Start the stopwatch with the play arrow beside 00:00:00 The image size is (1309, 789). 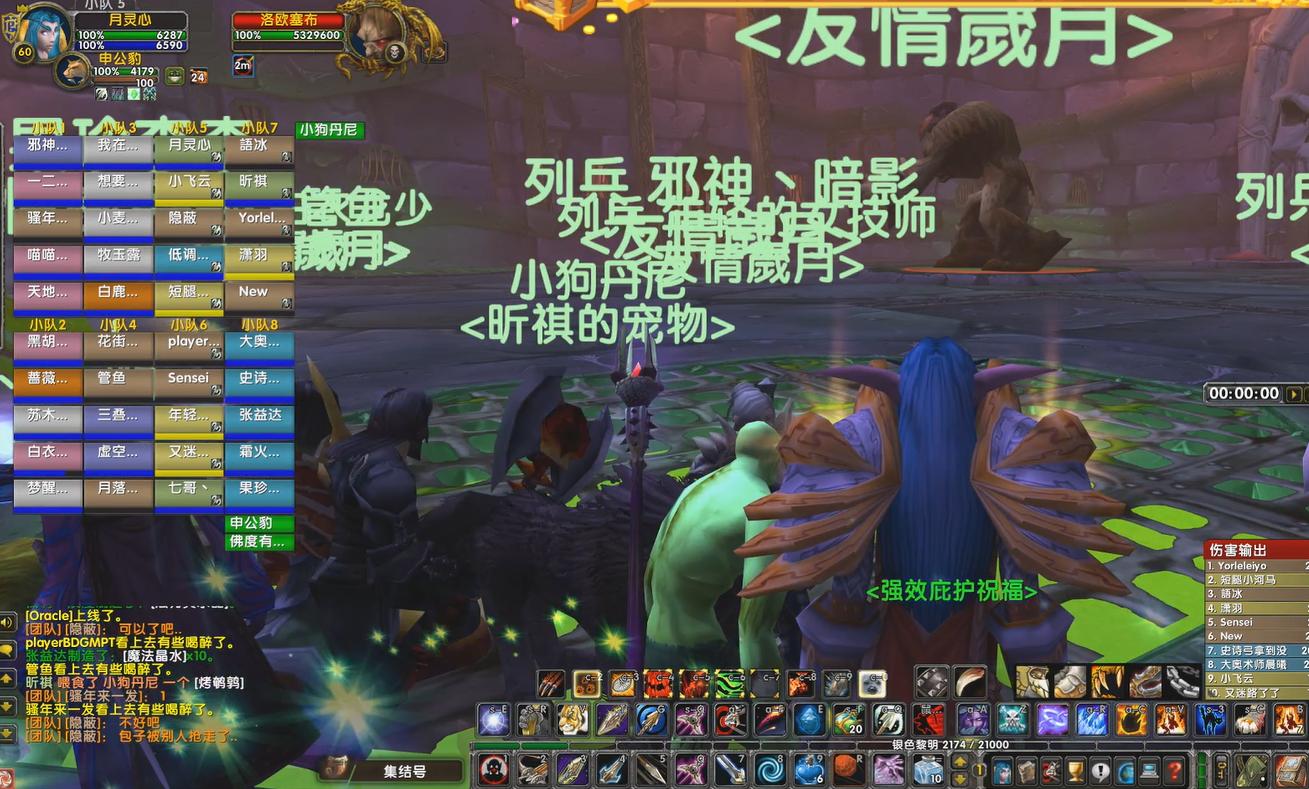point(1294,394)
